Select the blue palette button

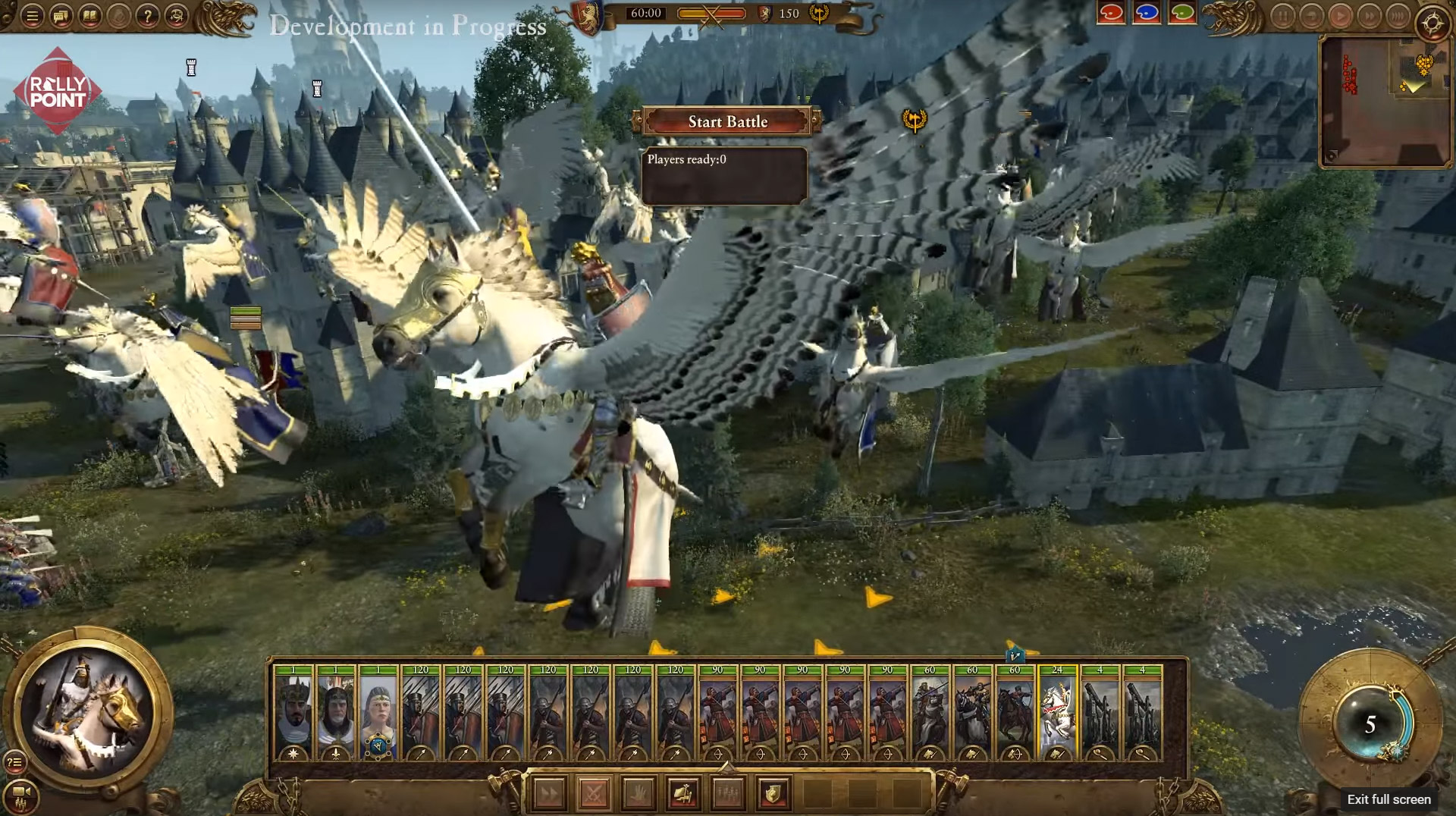(x=1147, y=14)
